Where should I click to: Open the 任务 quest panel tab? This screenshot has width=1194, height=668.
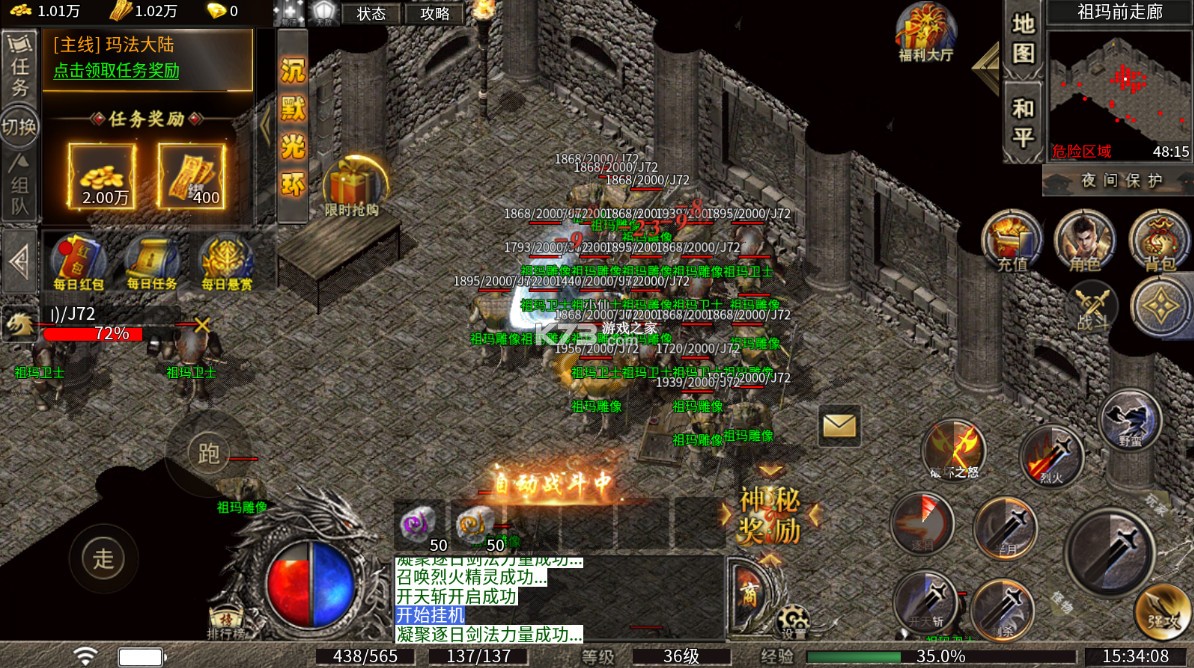tap(18, 72)
